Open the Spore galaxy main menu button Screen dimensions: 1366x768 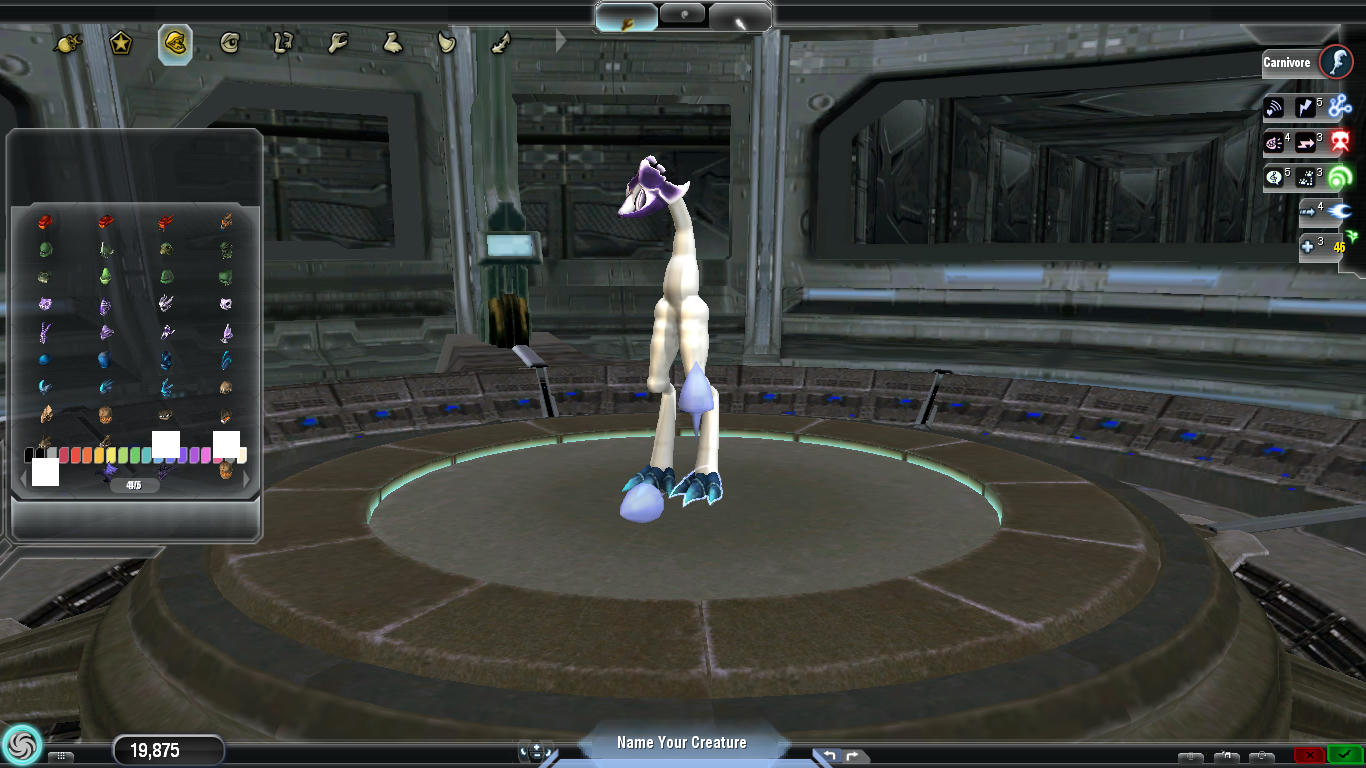21,744
